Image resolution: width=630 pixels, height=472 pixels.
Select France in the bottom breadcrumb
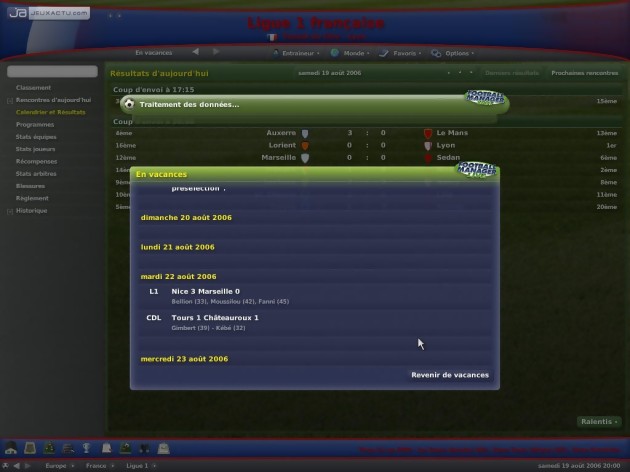point(96,466)
